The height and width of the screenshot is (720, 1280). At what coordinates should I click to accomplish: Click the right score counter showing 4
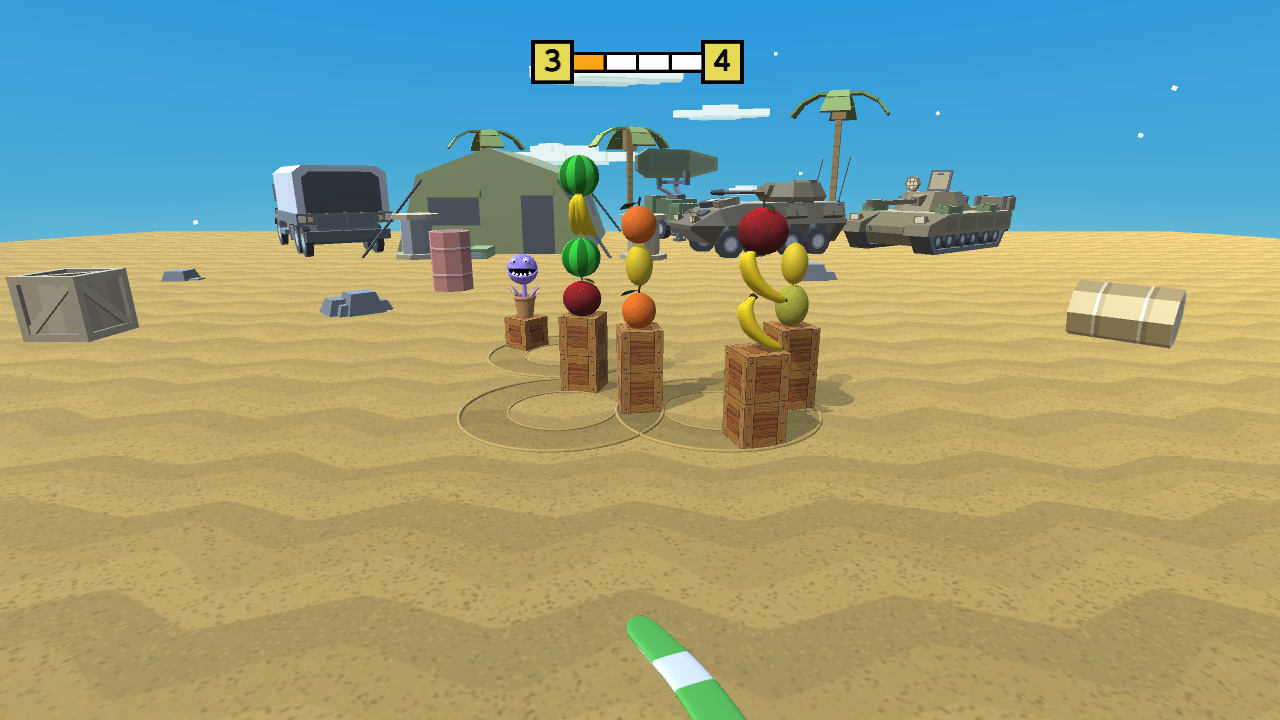tap(724, 60)
